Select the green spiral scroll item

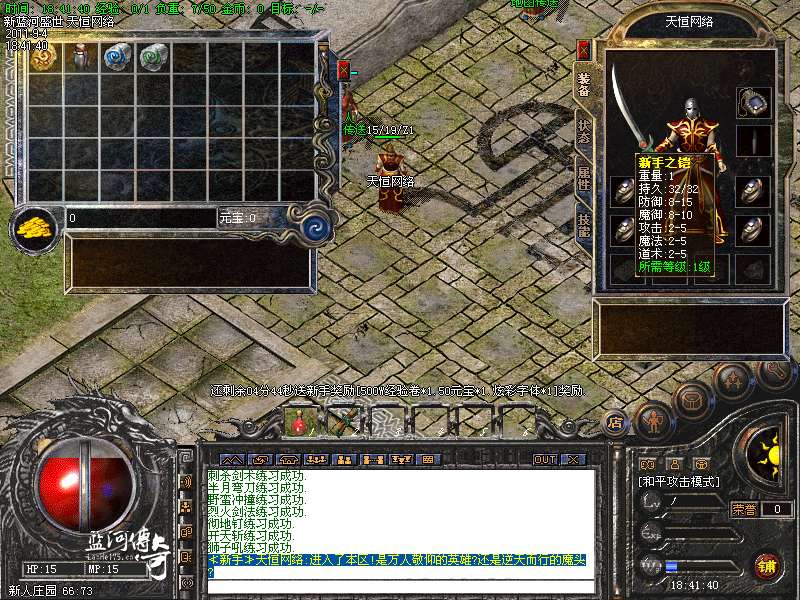pos(154,56)
